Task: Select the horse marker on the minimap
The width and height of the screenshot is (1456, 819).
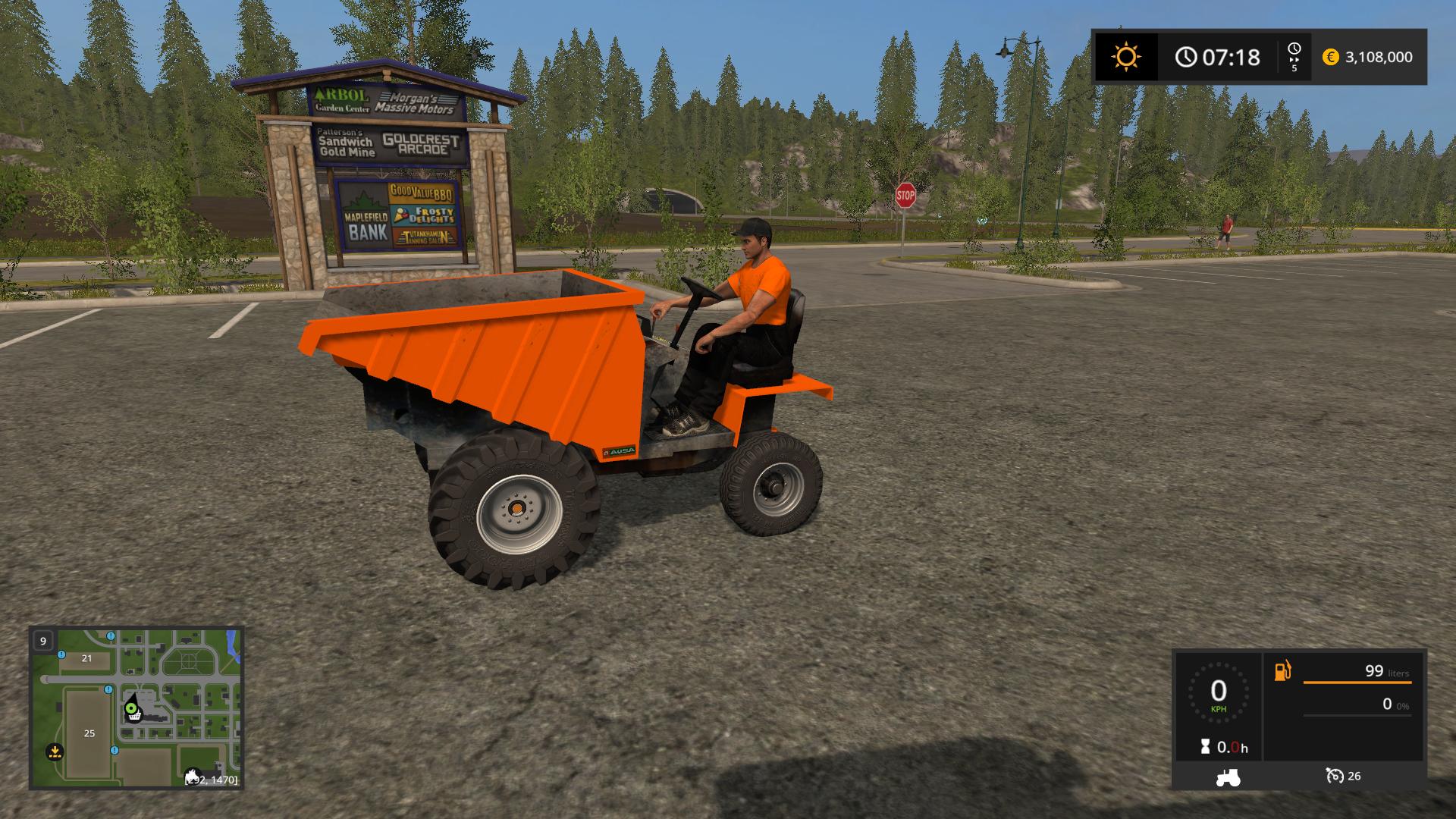Action: click(x=193, y=777)
